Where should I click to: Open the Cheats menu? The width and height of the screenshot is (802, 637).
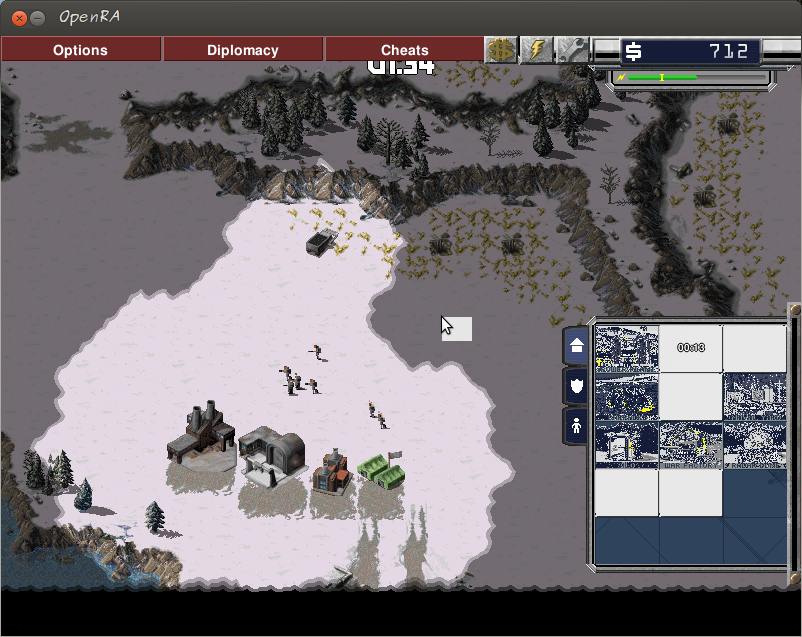click(405, 50)
